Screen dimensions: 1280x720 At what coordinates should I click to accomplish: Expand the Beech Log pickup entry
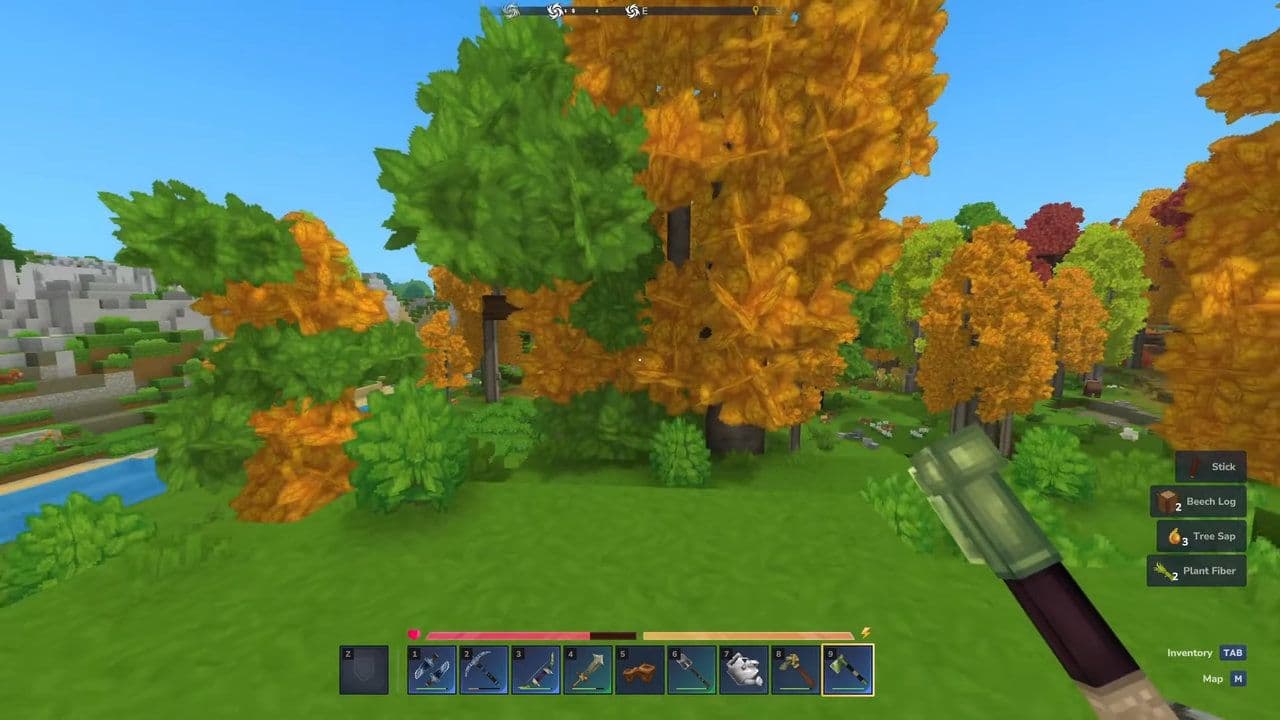point(1212,501)
